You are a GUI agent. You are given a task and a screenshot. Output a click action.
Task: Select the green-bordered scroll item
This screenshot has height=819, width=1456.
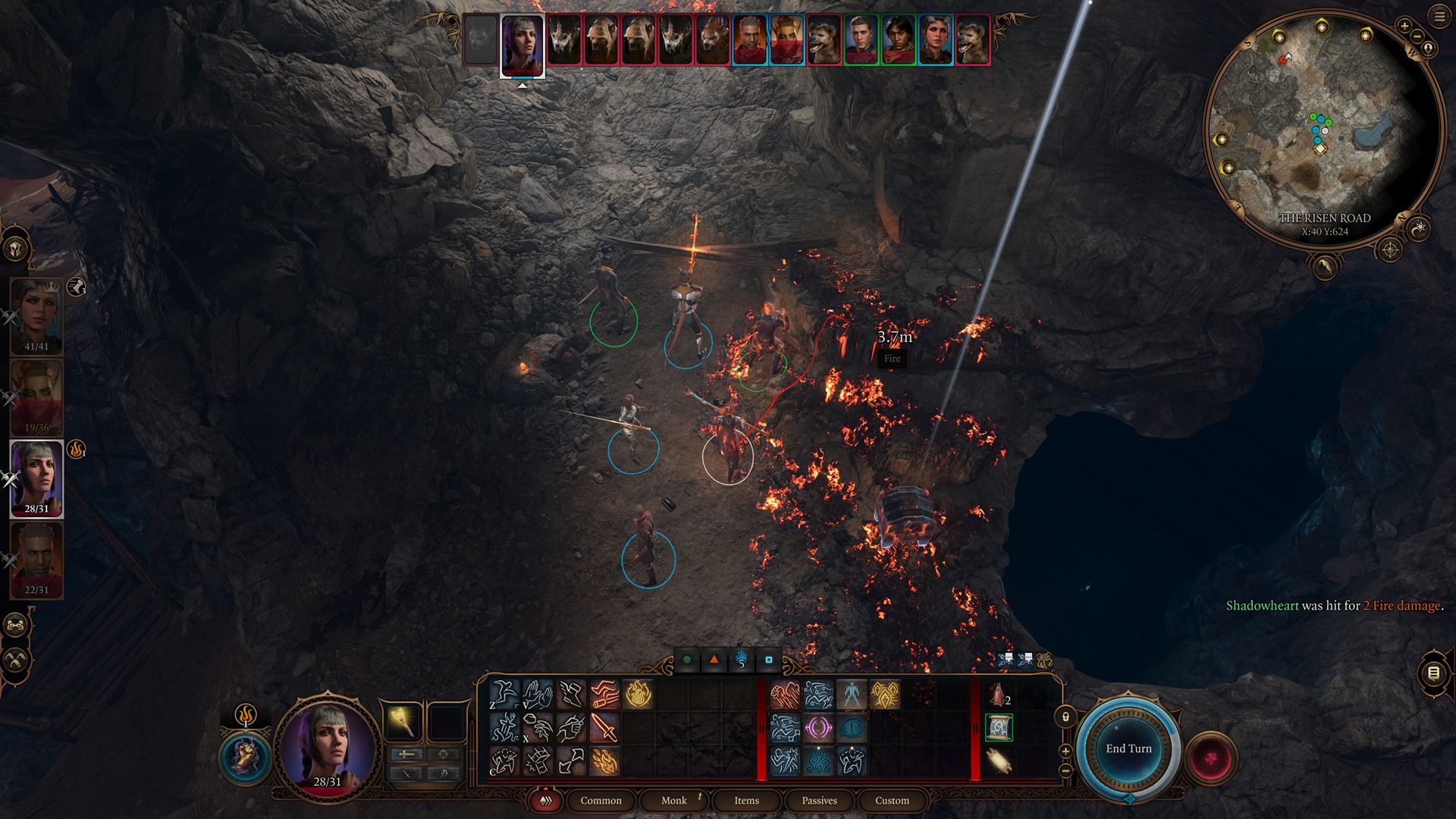click(x=999, y=727)
